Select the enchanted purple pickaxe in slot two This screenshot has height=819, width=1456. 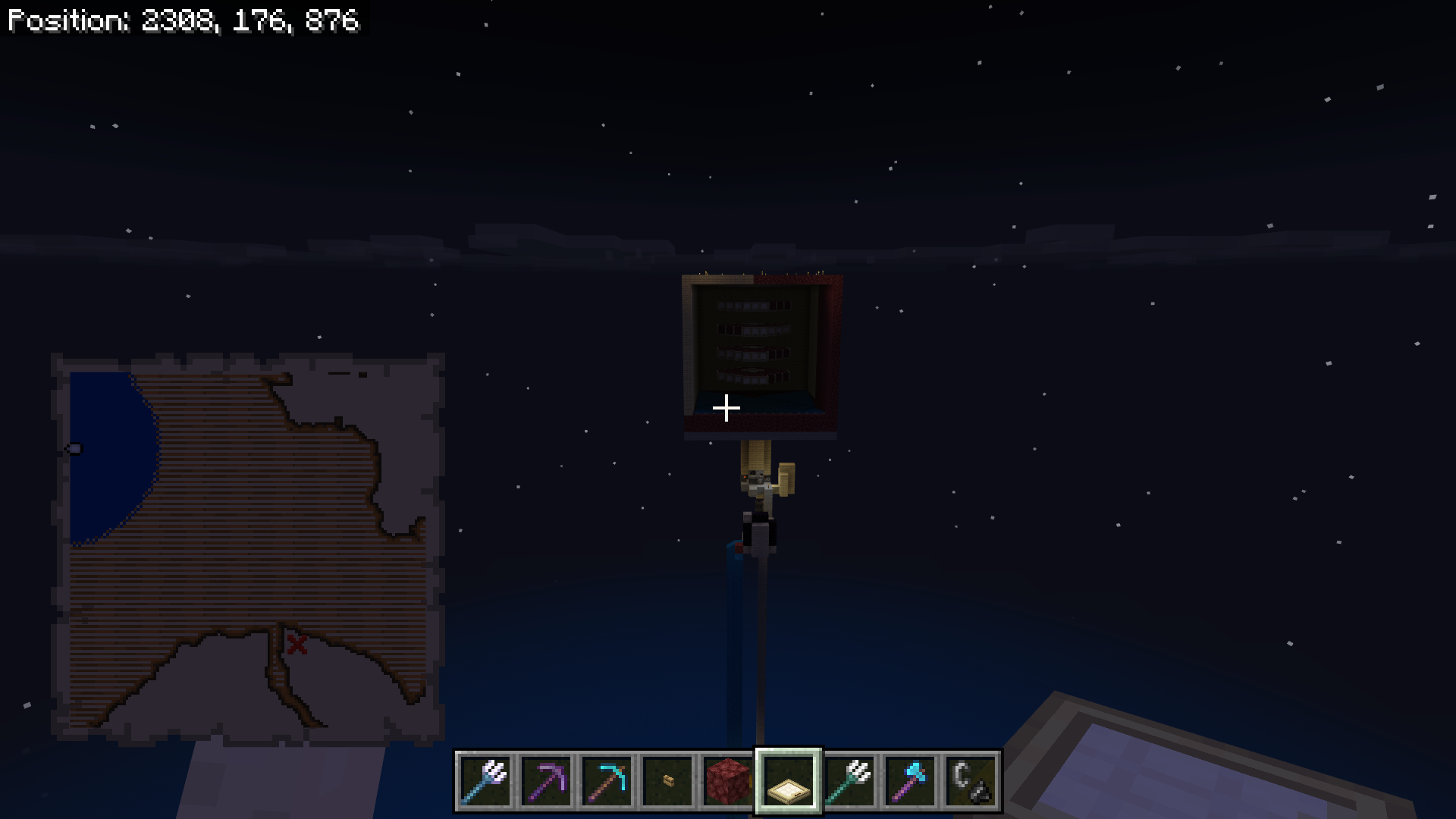[547, 782]
